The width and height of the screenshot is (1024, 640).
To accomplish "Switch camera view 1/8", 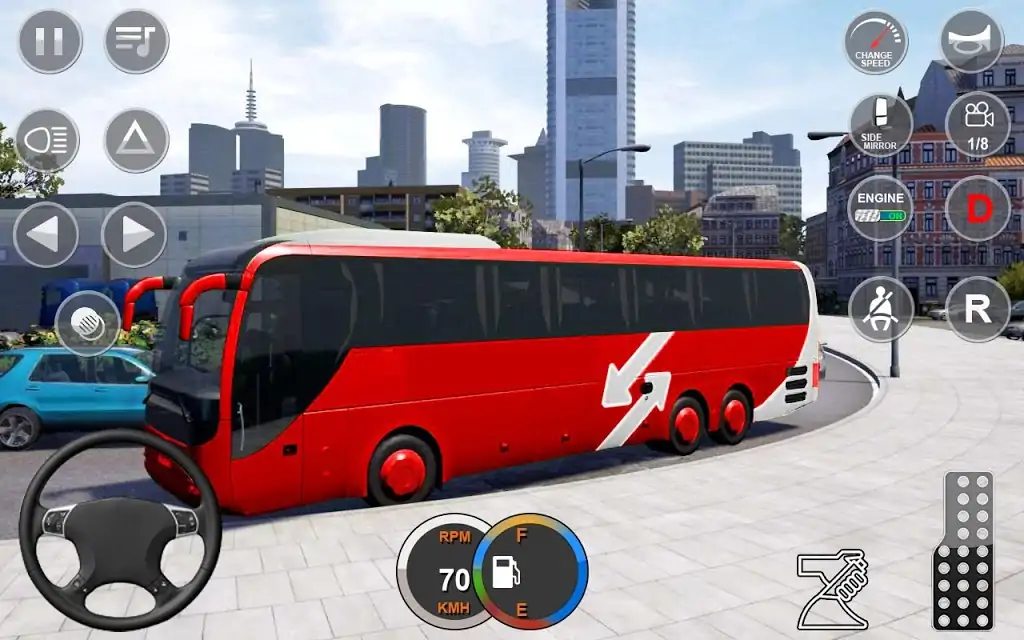I will click(977, 125).
